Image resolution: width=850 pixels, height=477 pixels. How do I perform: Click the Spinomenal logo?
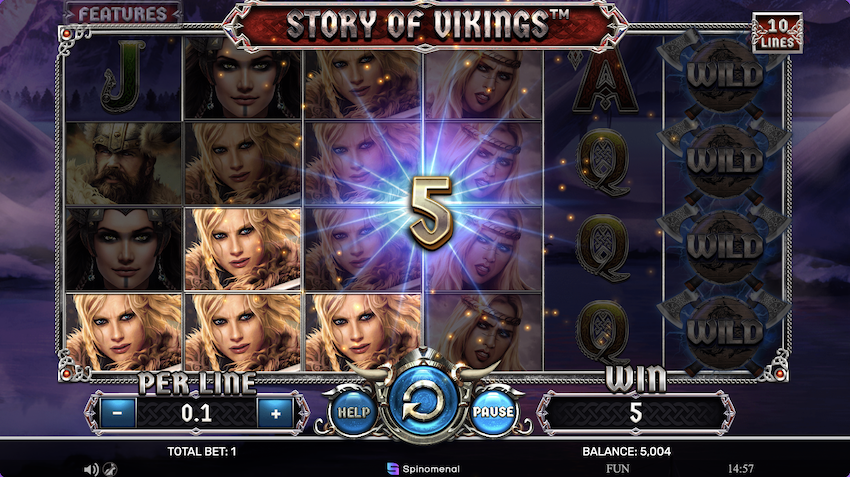tap(424, 468)
